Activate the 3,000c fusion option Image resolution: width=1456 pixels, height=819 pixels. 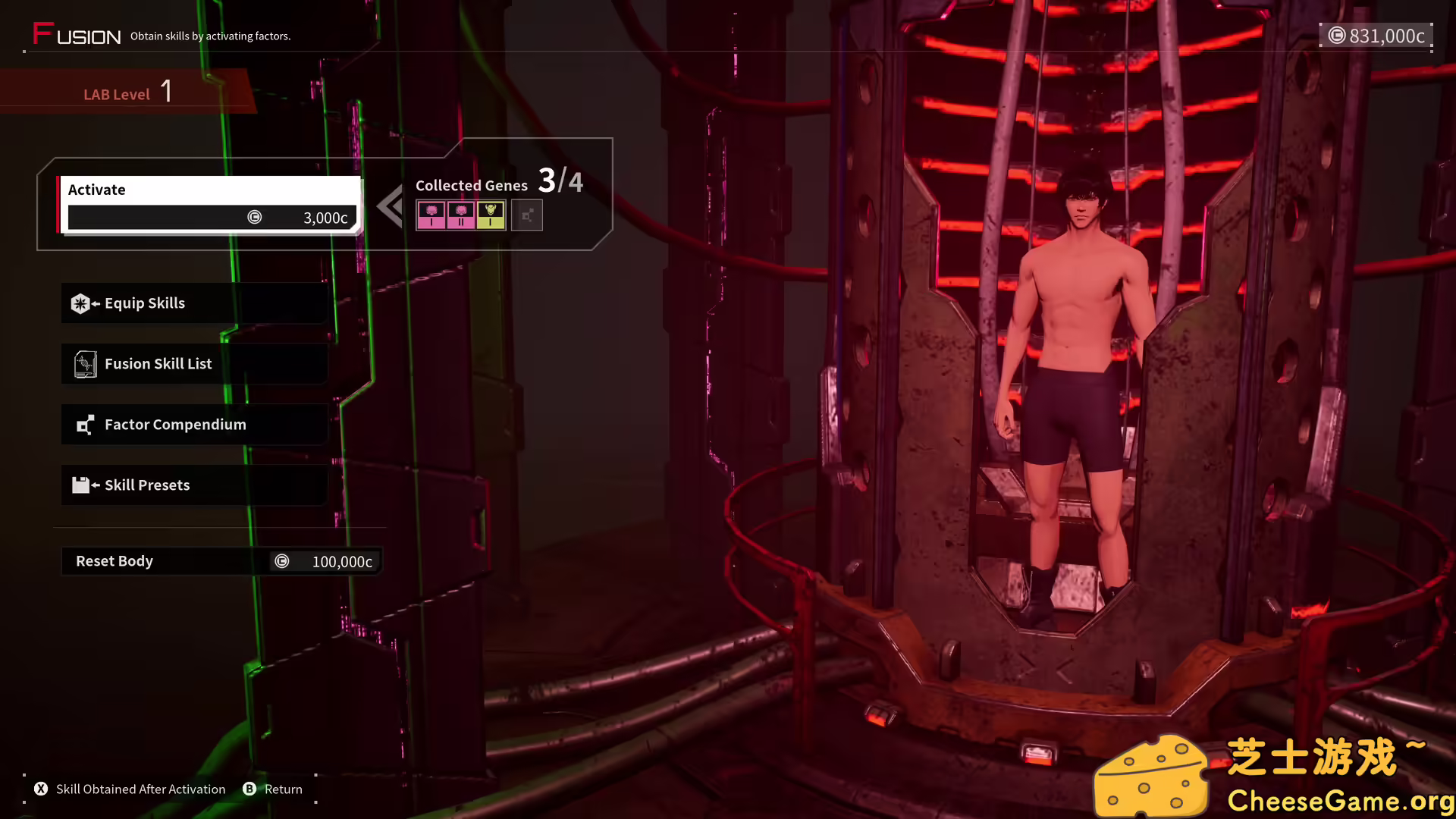click(x=212, y=217)
